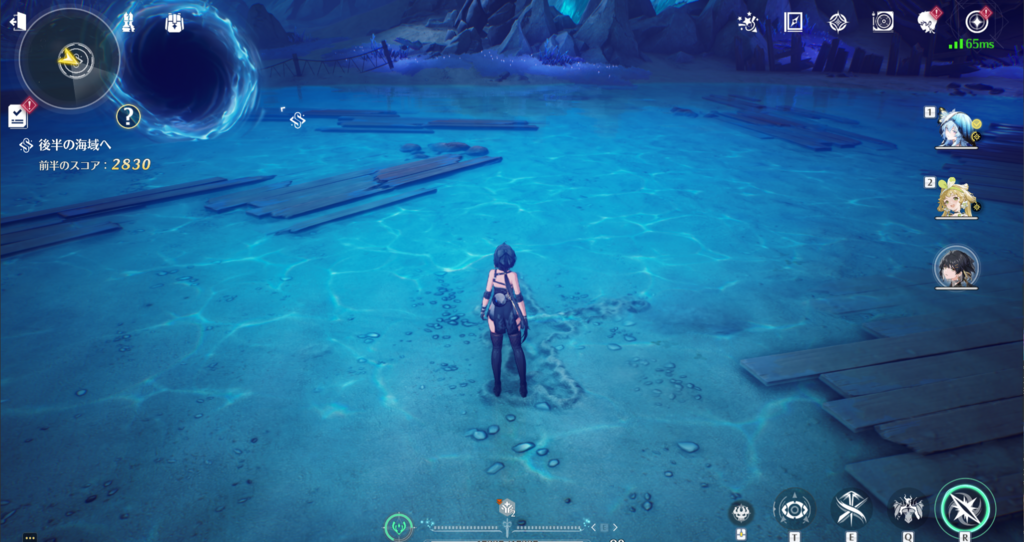Open the fork and plate icon
1024x542 pixels.
883,22
